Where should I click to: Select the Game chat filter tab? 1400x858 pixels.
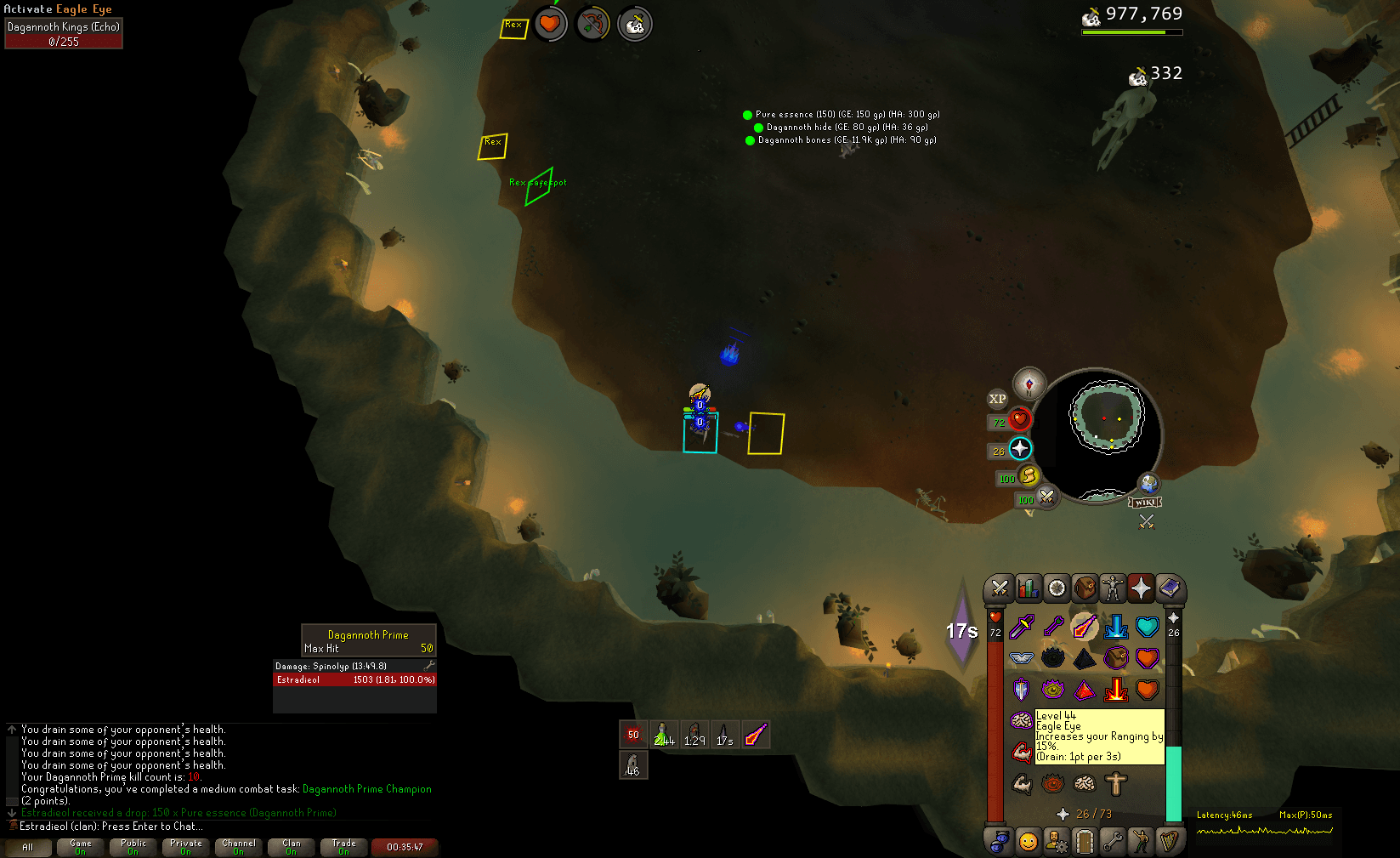pos(81,847)
